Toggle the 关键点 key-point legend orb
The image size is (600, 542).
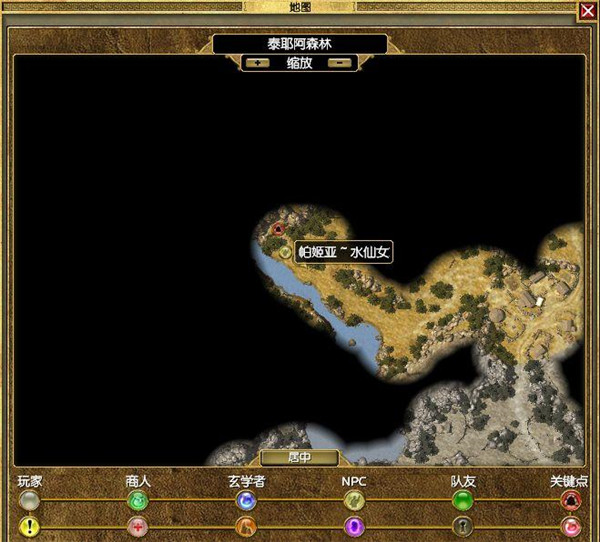tap(571, 500)
